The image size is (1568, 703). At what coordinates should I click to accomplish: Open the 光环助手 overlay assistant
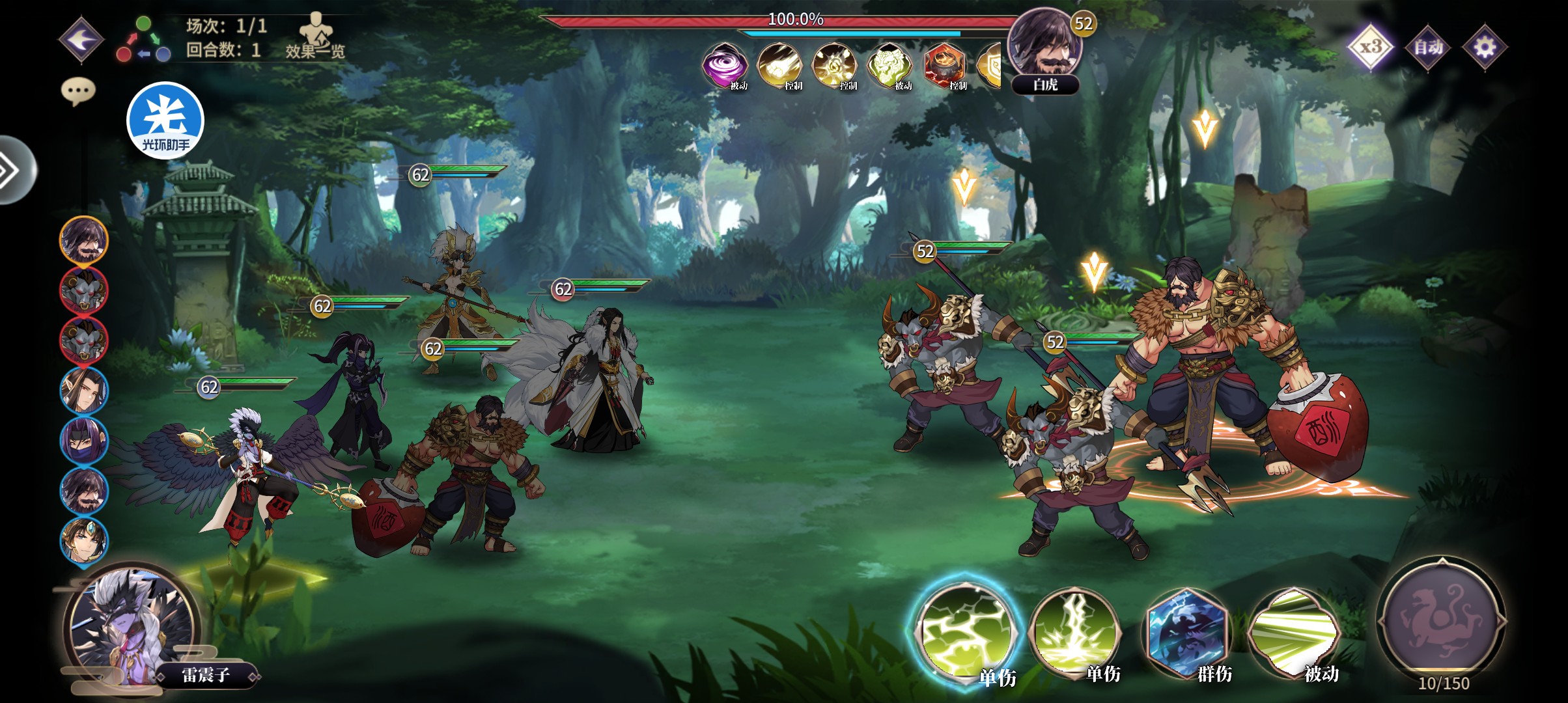165,120
